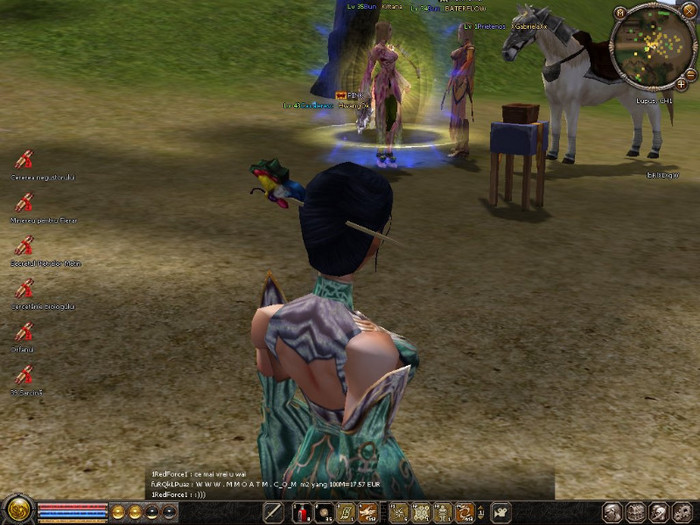Open the Cererea negustorului quest scroll
Viewport: 700px width, 525px height.
[x=23, y=158]
